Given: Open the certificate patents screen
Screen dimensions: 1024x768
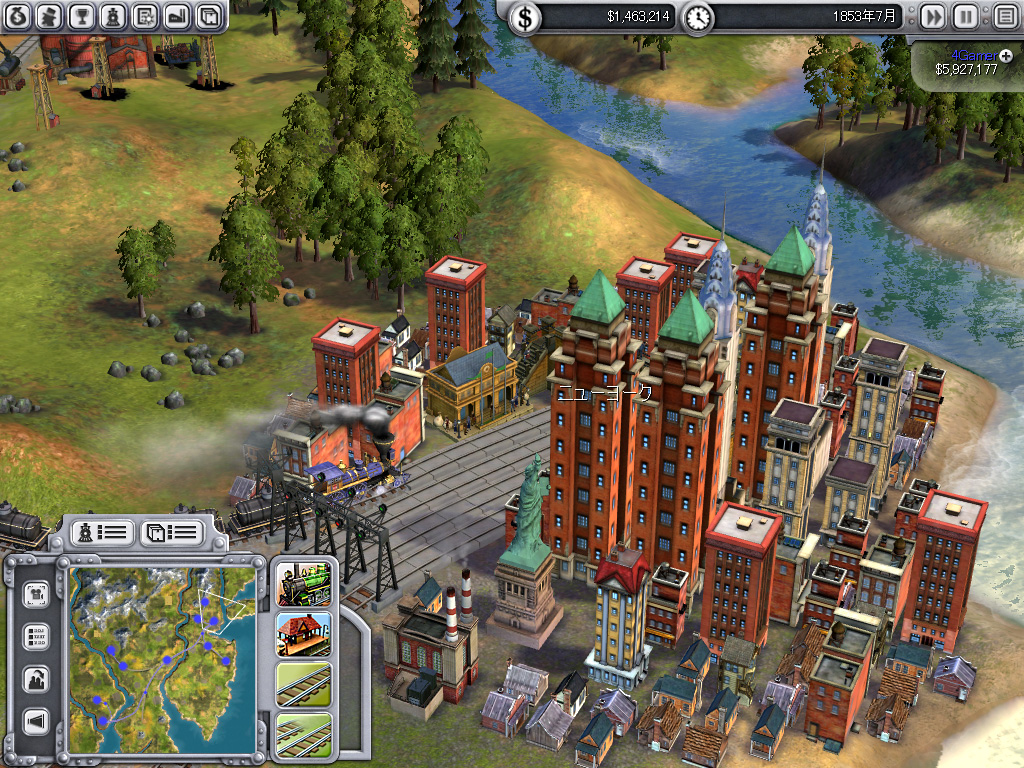Looking at the screenshot, I should pyautogui.click(x=146, y=15).
